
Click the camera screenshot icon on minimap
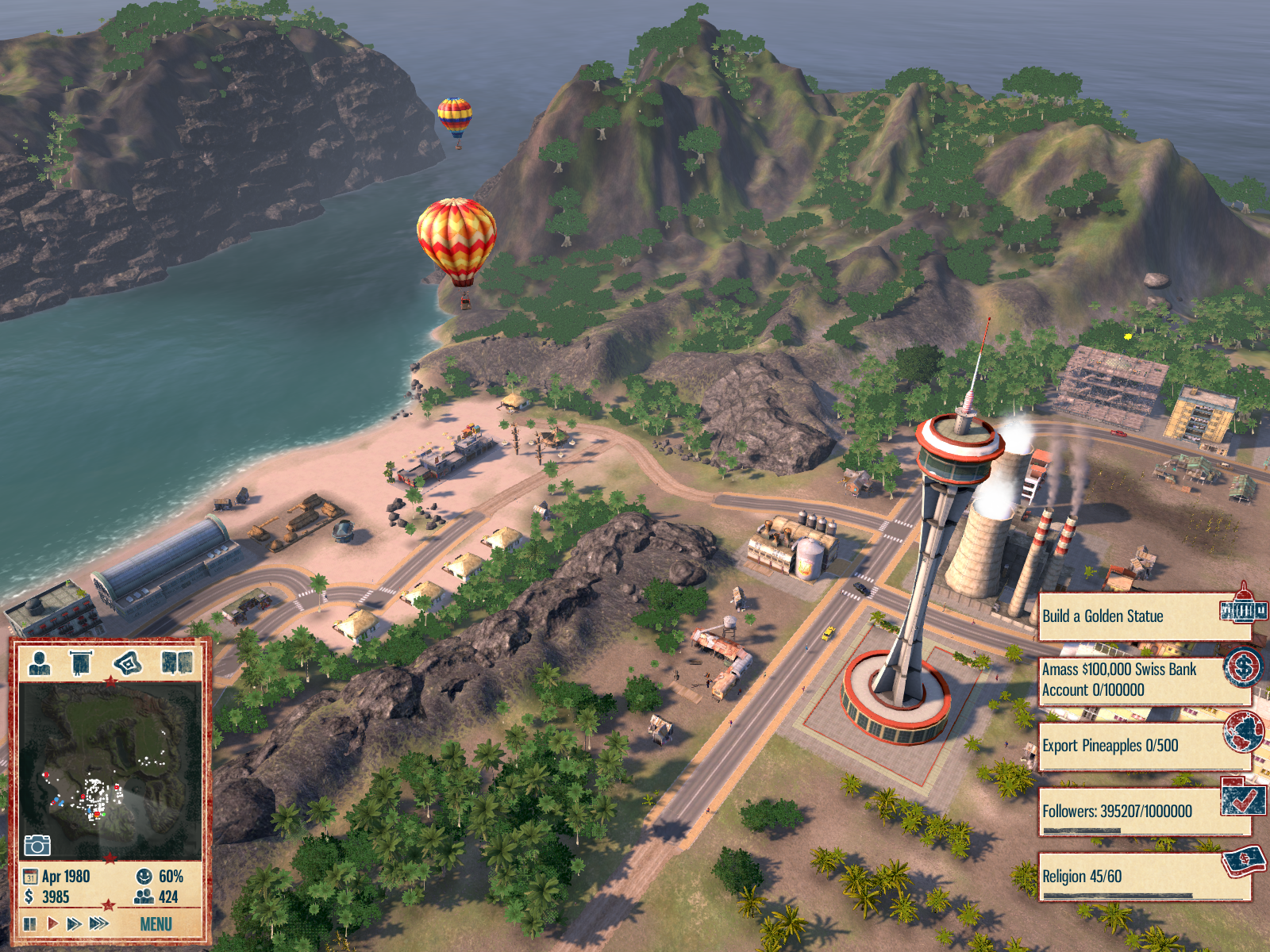click(37, 846)
